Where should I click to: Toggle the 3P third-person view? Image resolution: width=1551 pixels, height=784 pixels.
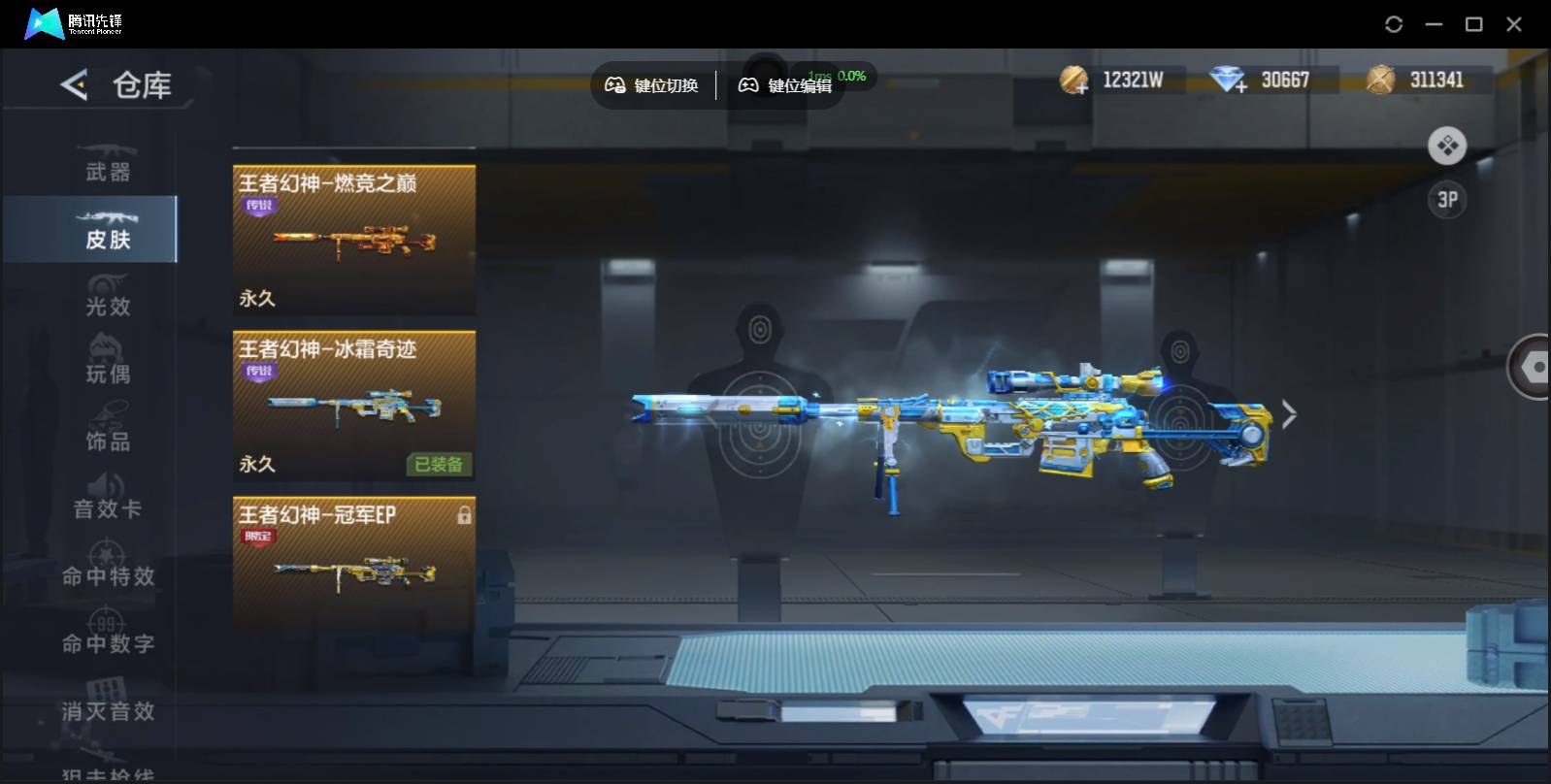pos(1446,200)
